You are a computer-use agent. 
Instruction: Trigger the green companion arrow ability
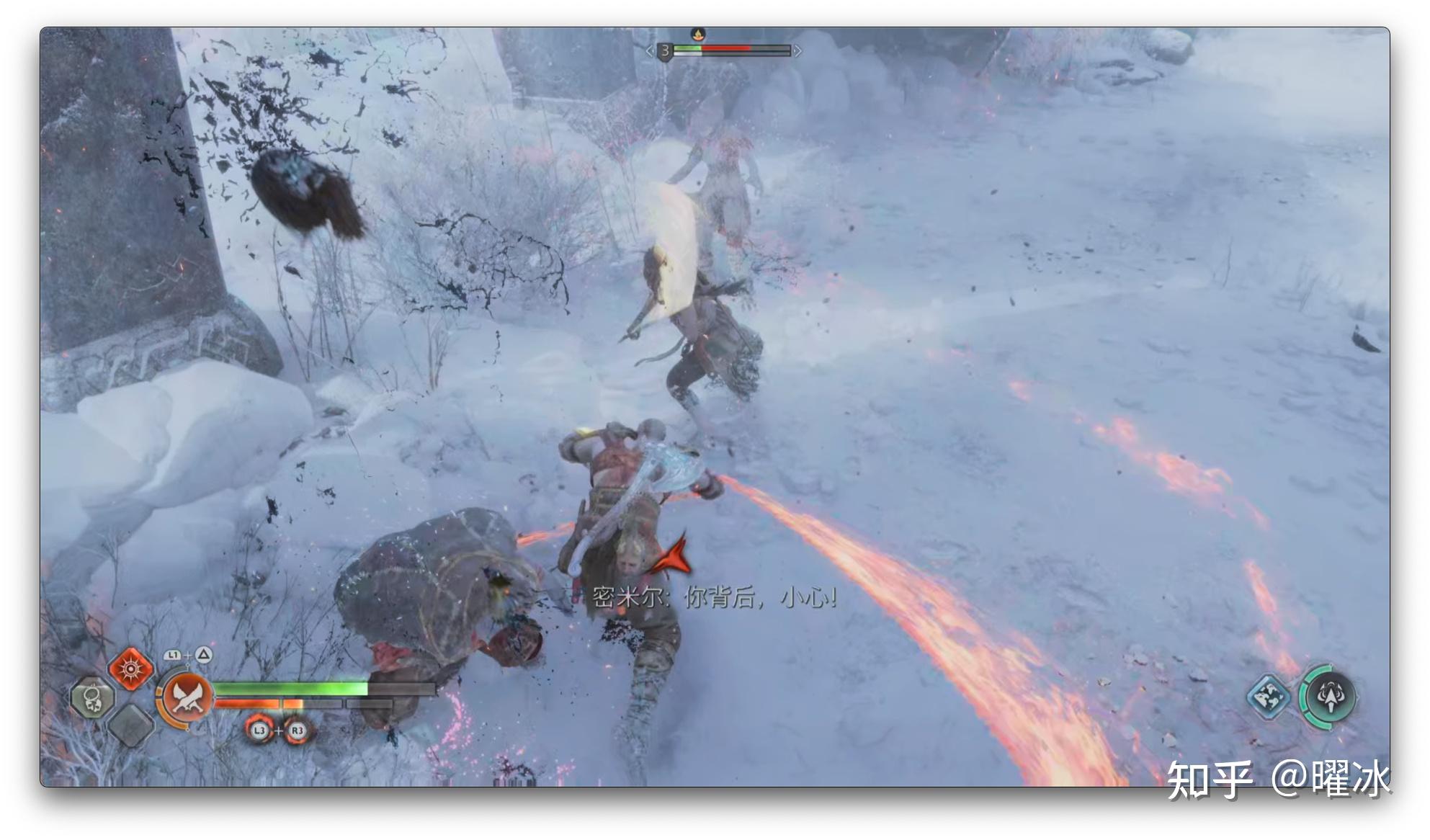click(x=1329, y=696)
